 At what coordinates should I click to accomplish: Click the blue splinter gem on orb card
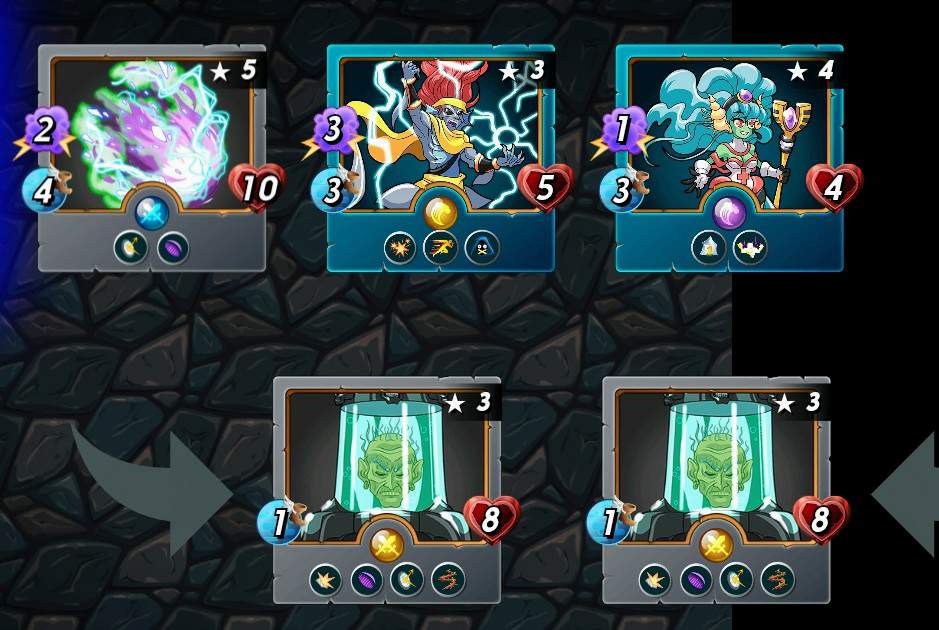152,212
